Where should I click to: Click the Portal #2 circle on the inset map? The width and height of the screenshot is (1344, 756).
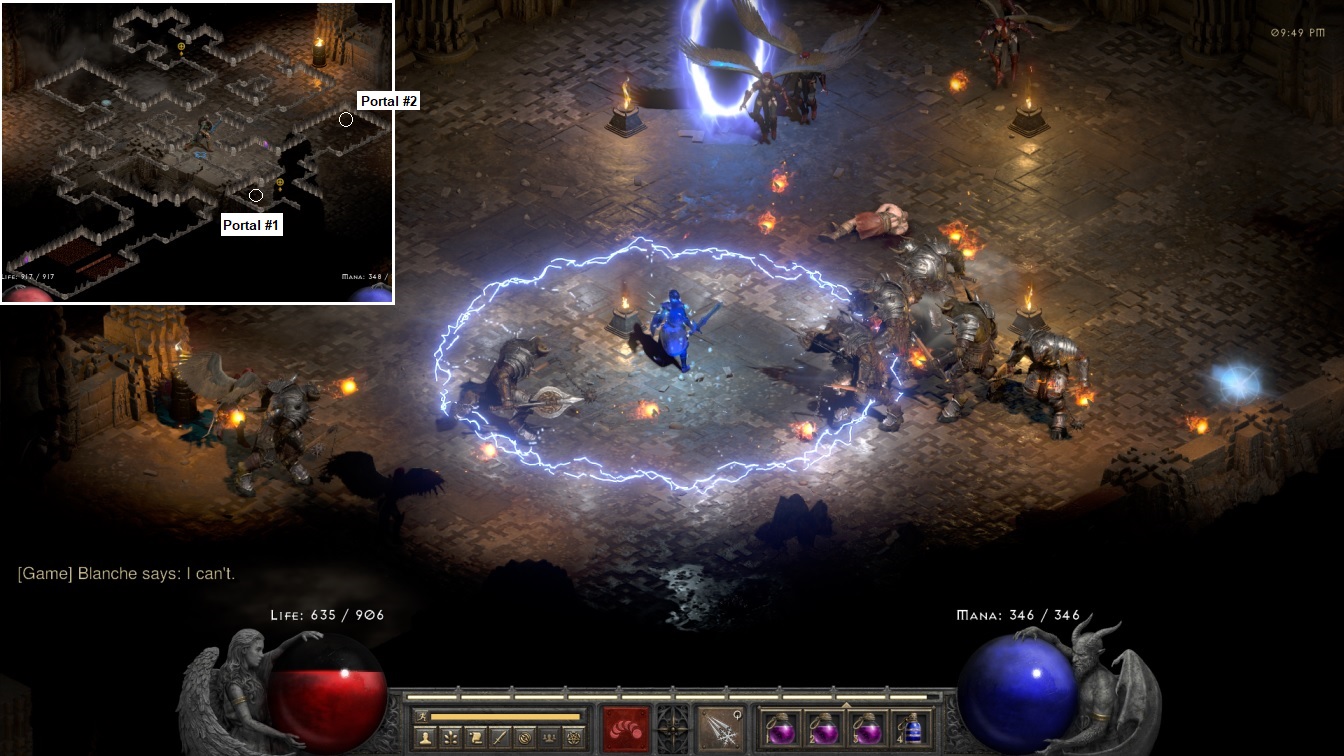click(346, 120)
